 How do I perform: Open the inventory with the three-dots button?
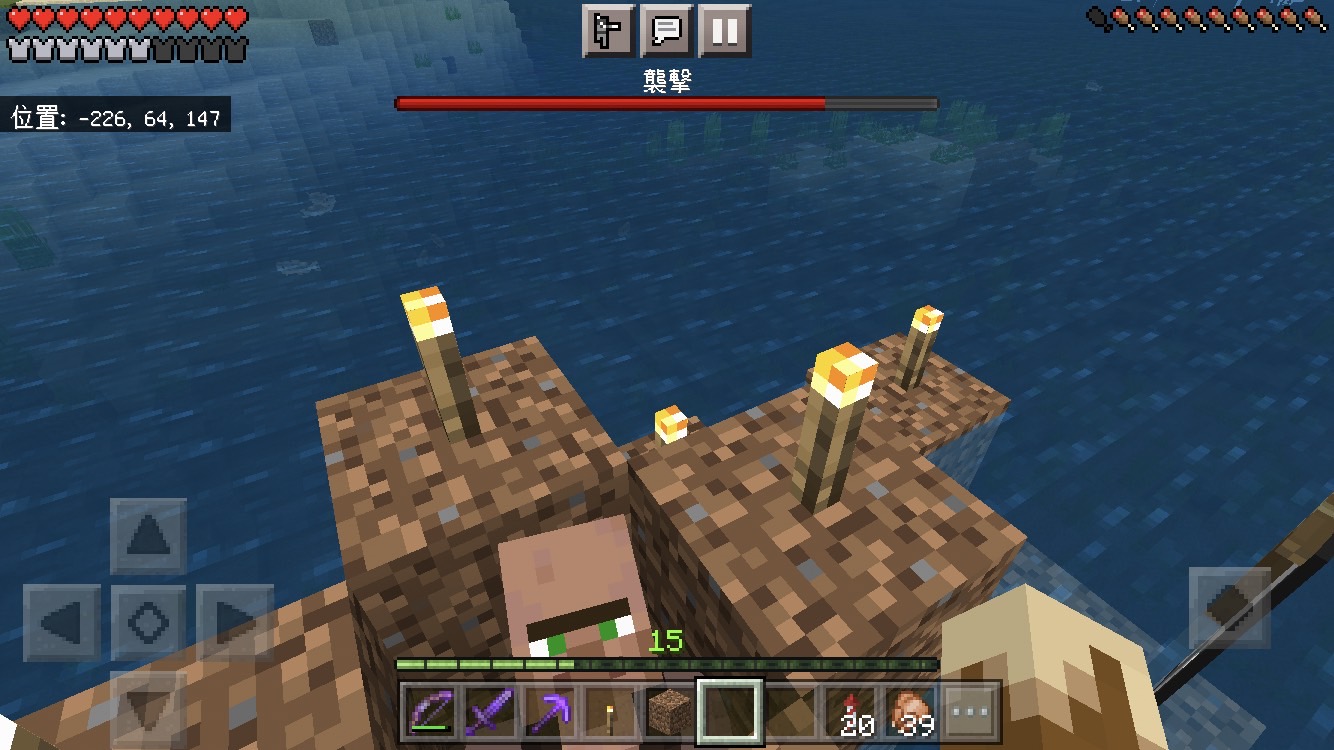pos(971,712)
